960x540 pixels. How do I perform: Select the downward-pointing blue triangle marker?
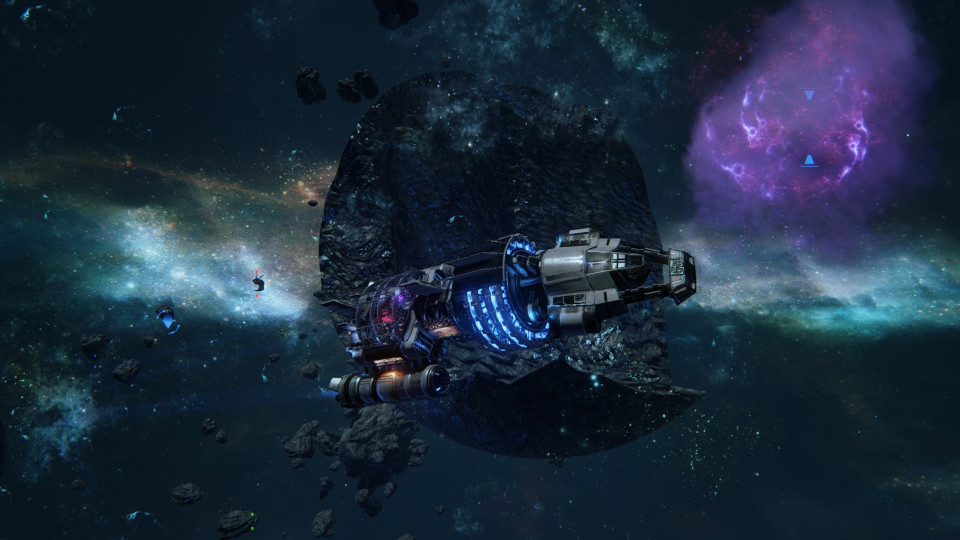[x=809, y=95]
